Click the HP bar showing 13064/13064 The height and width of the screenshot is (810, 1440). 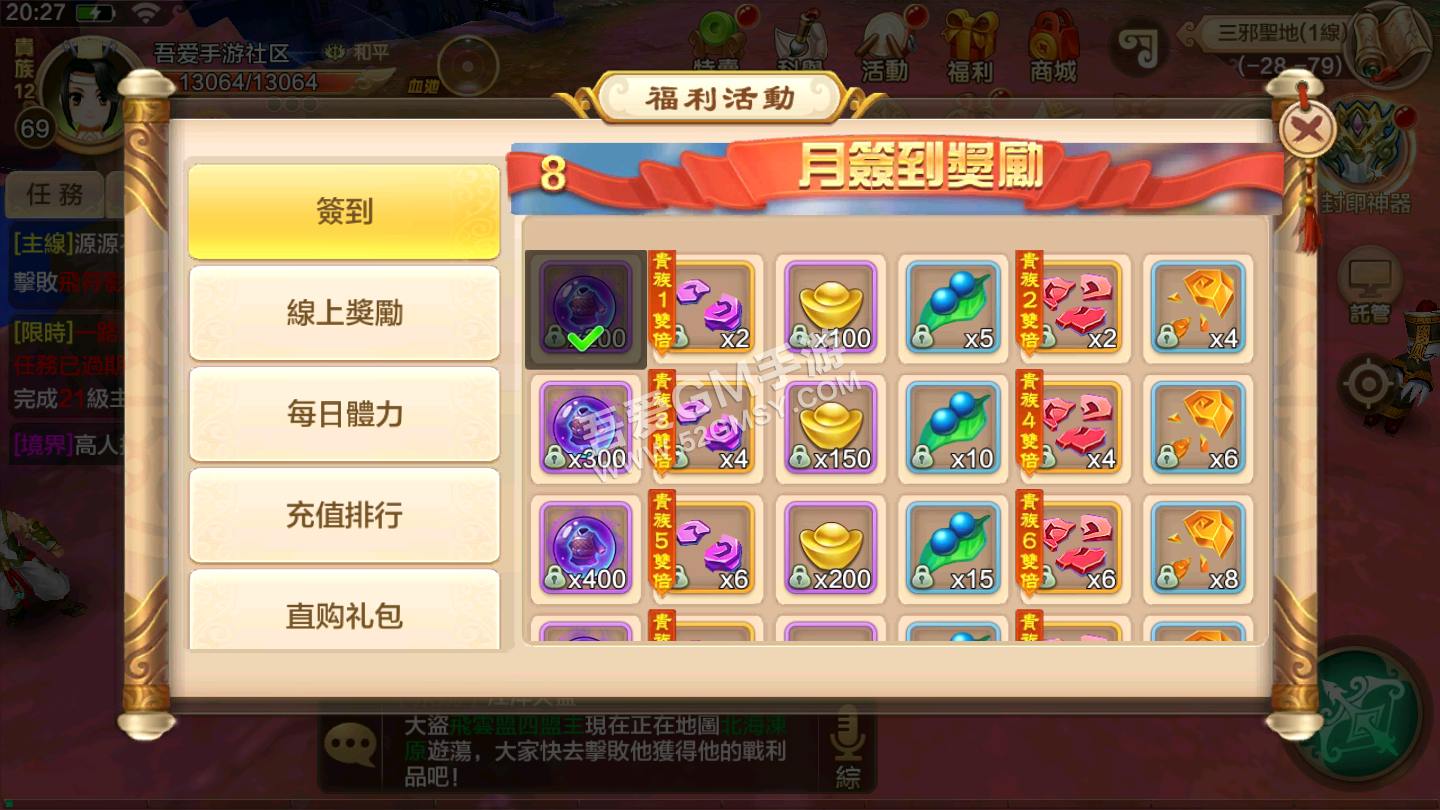(x=246, y=83)
